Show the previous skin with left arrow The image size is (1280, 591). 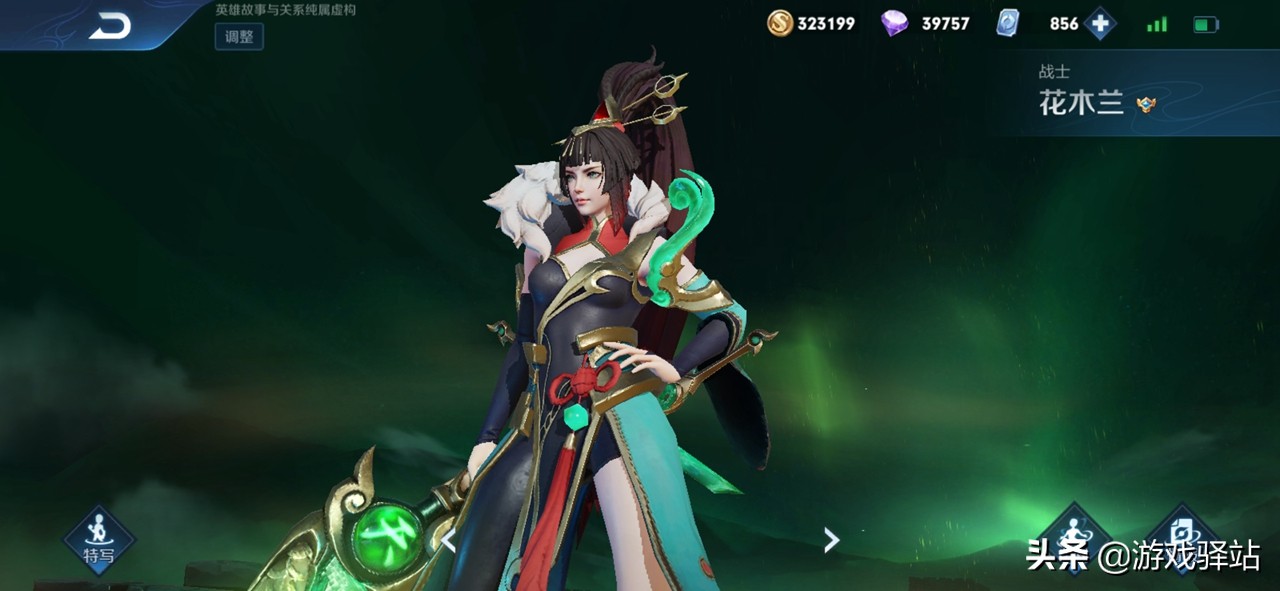449,541
